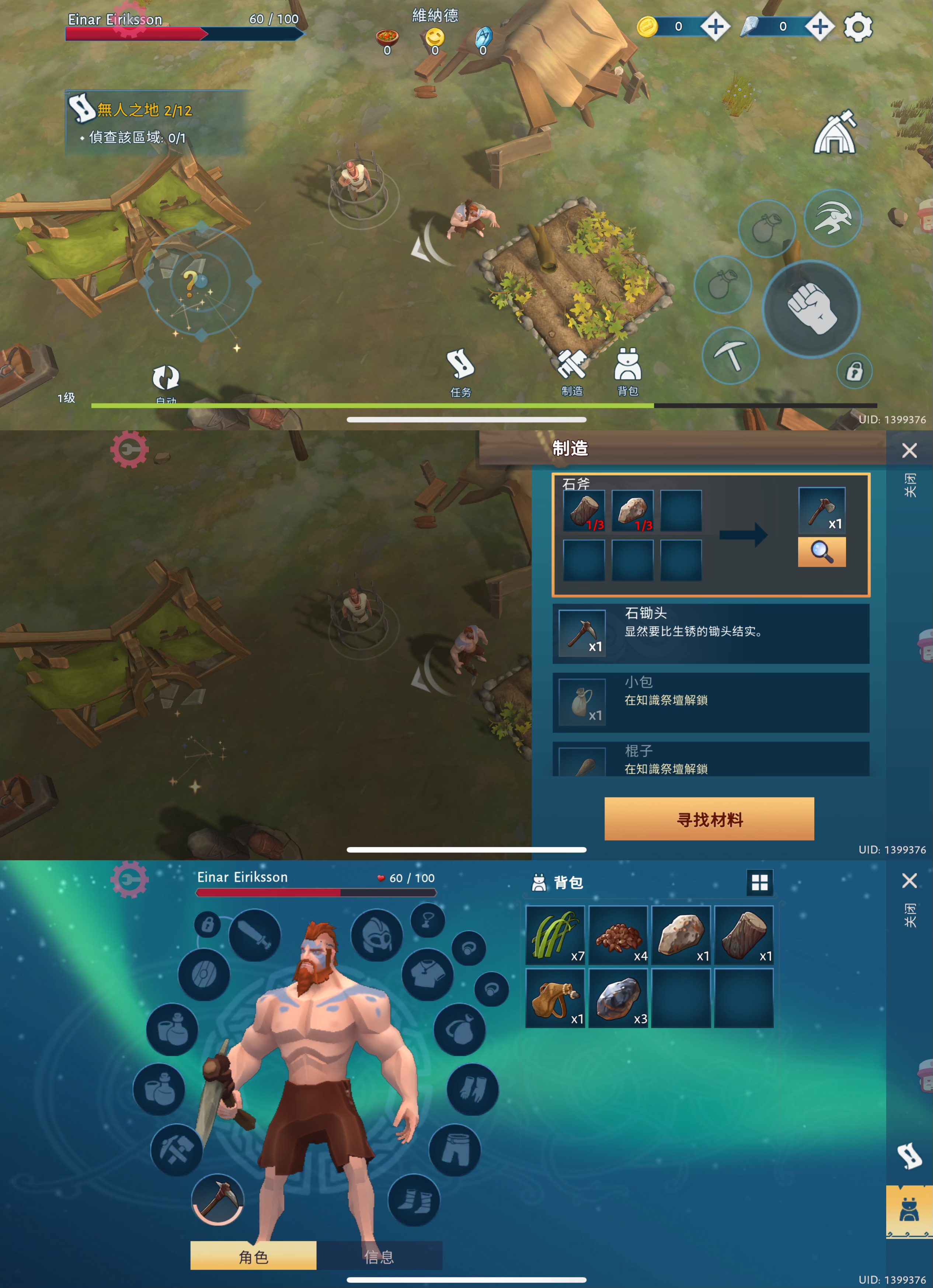Select the 石锄头 recipe row
This screenshot has height=1288, width=933.
click(x=710, y=633)
